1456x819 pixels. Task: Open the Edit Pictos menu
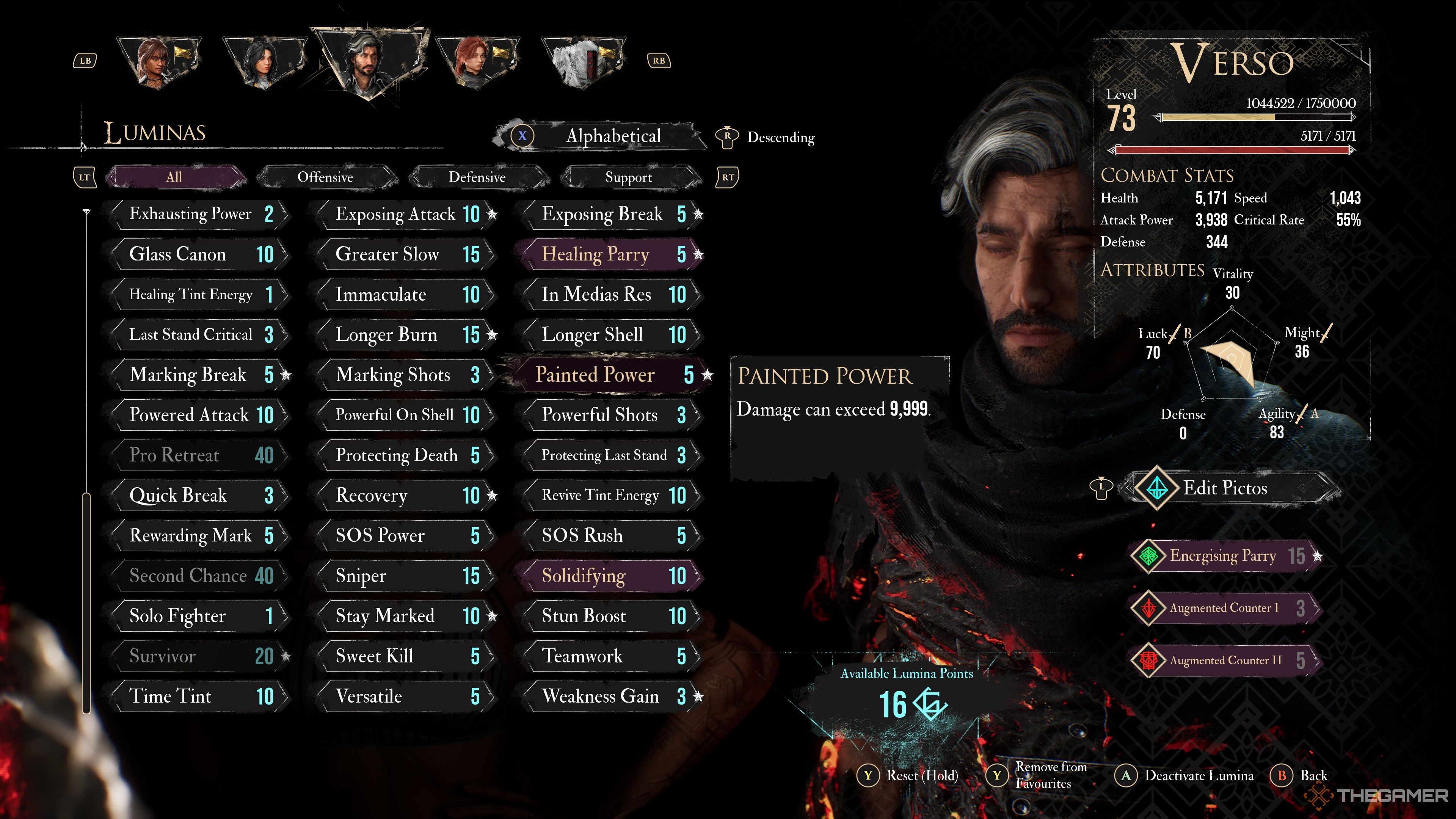1224,488
